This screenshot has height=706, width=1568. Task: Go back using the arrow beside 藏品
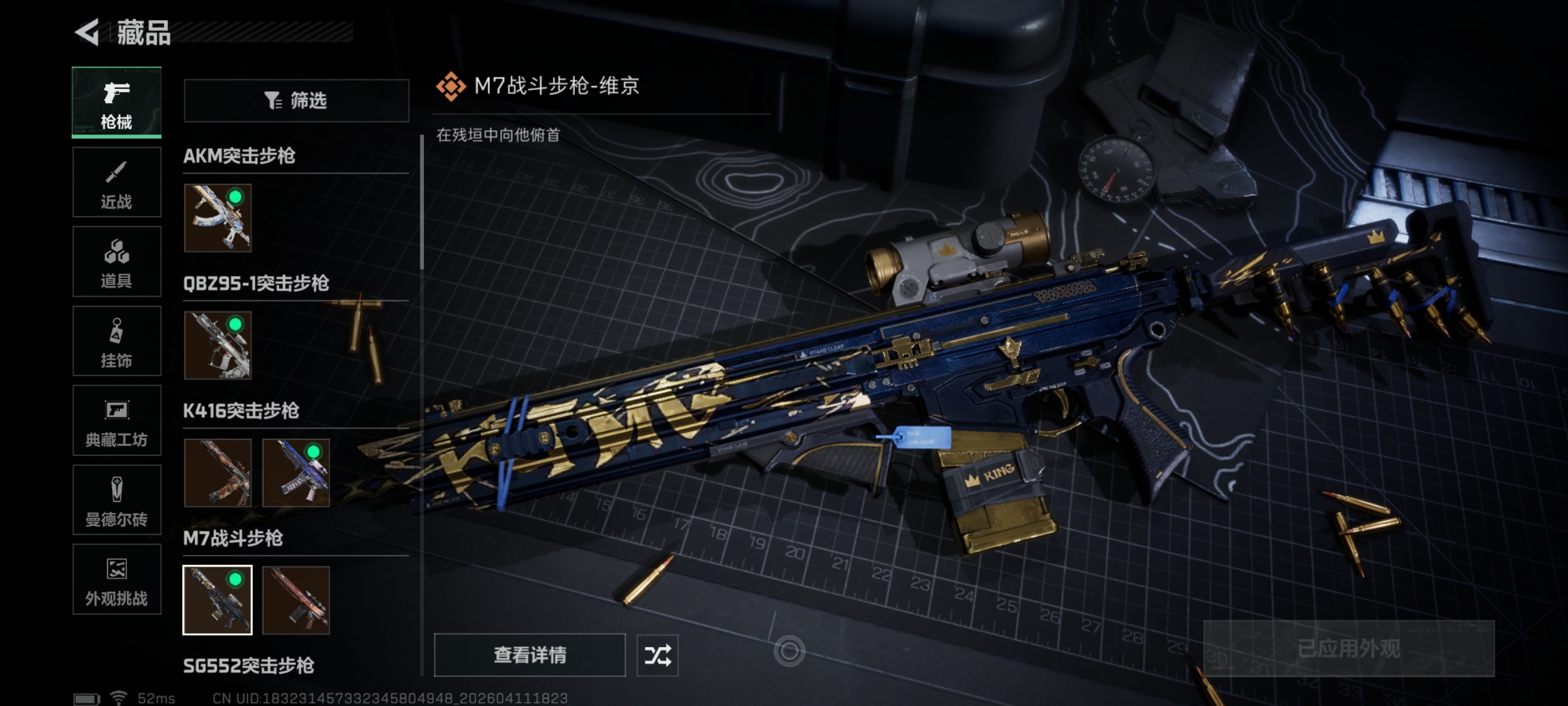[x=87, y=32]
